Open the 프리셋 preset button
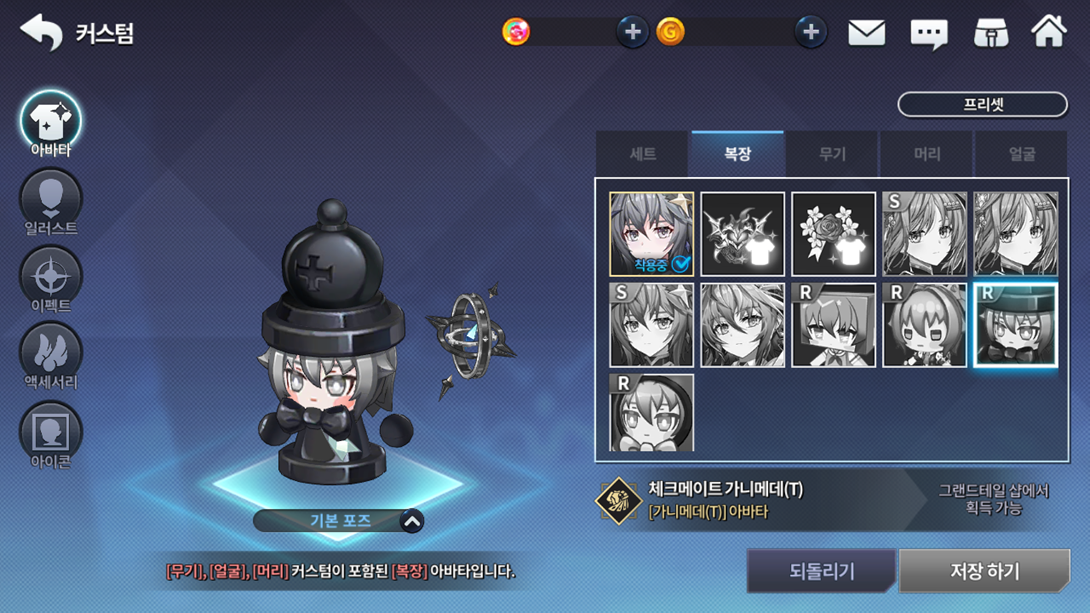 (982, 104)
